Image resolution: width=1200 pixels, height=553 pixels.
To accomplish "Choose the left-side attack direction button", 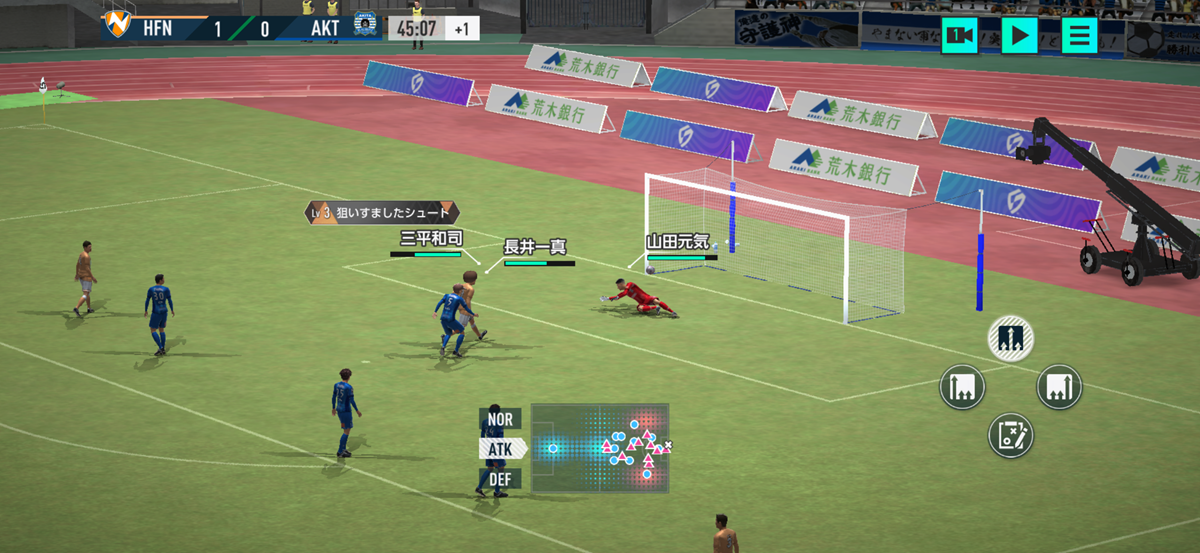I will point(962,387).
